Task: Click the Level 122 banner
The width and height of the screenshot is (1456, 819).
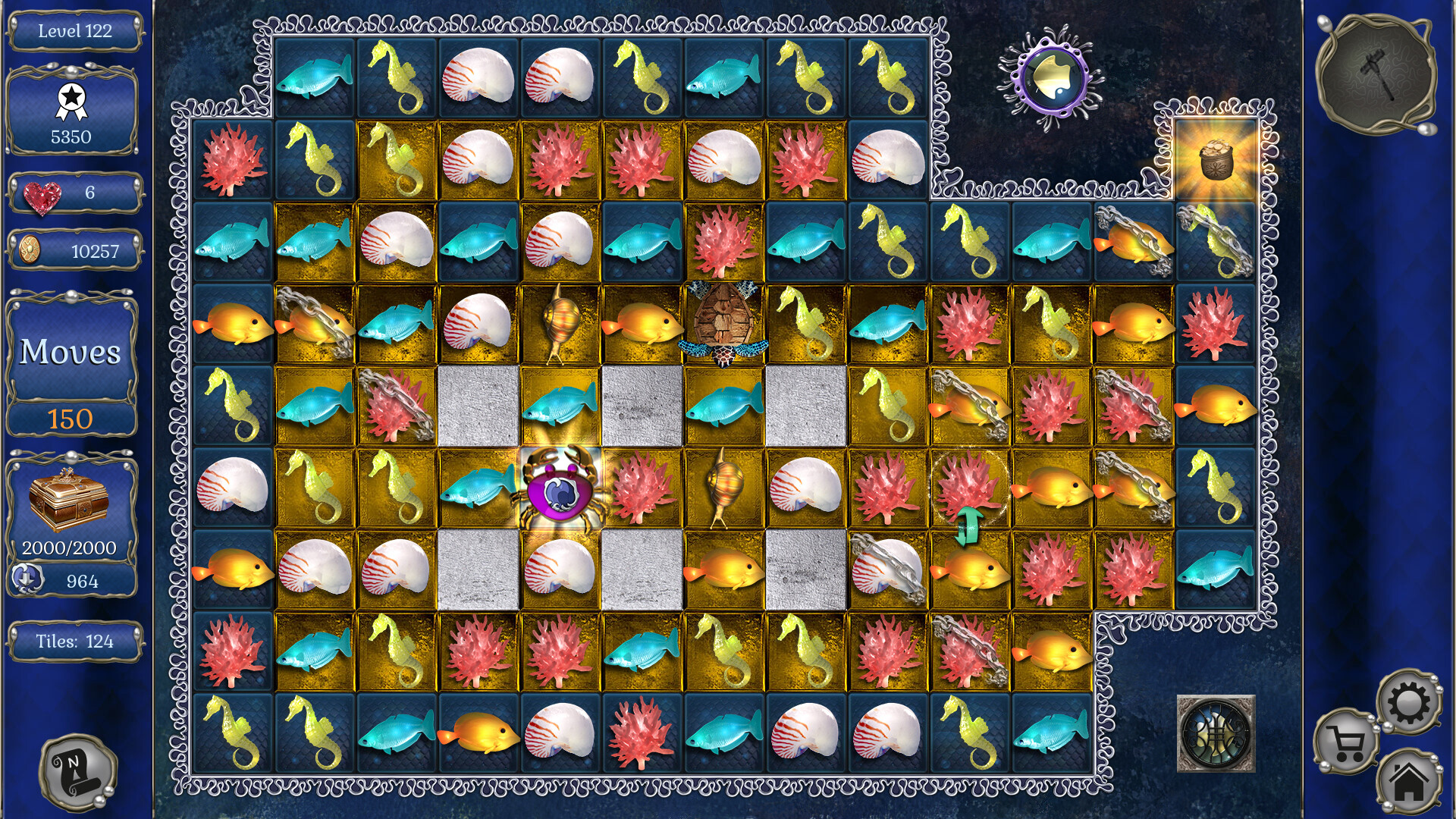Action: click(74, 32)
